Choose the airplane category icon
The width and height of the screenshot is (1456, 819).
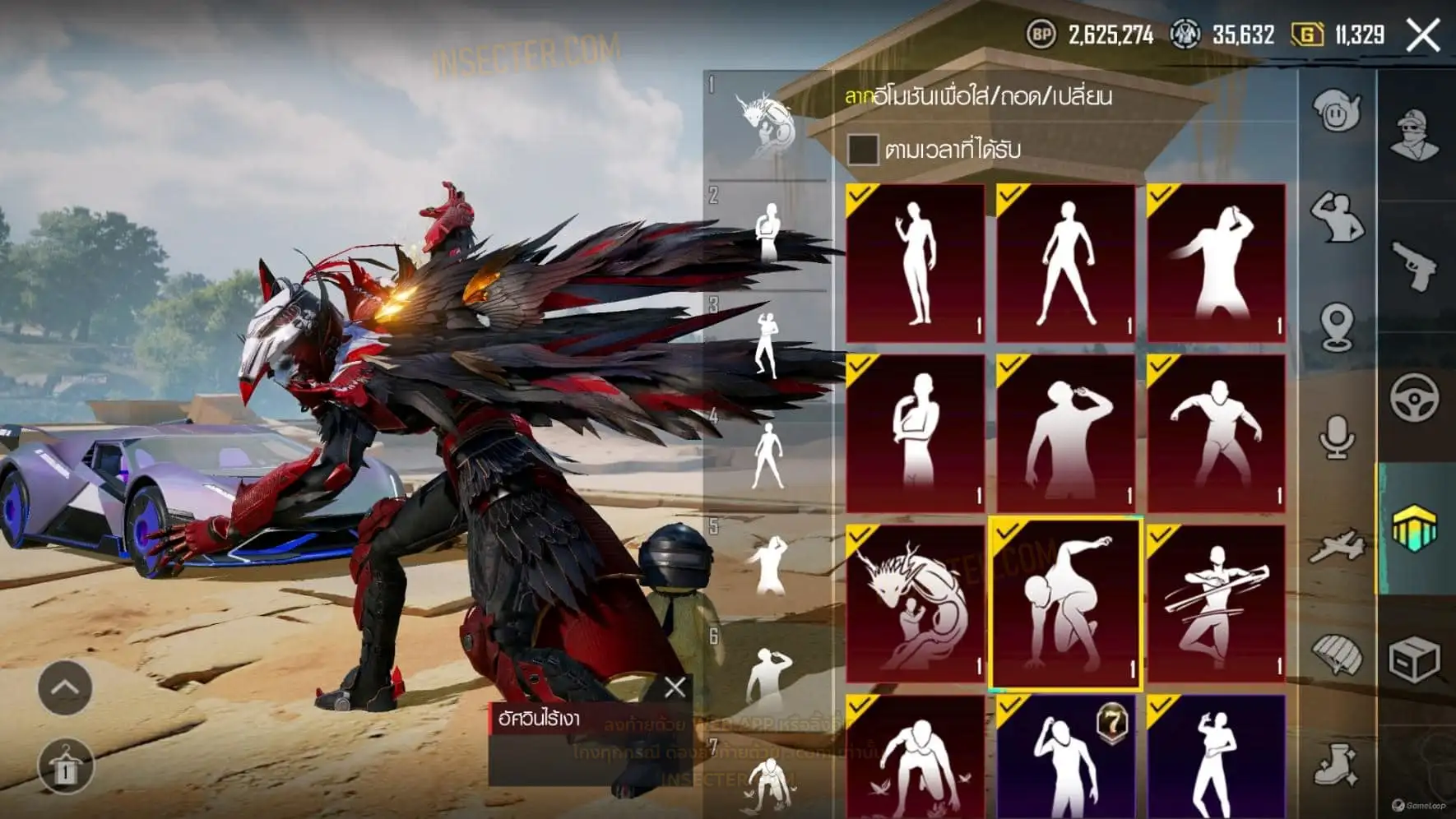[1336, 546]
